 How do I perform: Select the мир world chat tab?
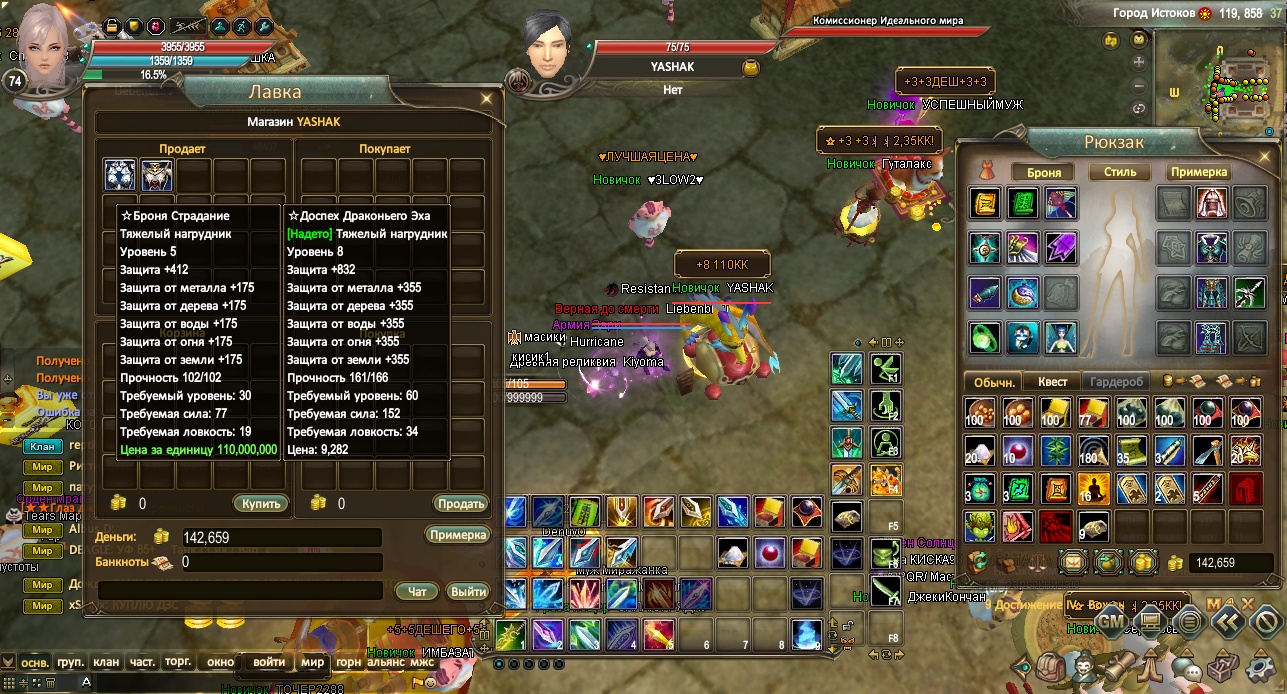pyautogui.click(x=313, y=662)
